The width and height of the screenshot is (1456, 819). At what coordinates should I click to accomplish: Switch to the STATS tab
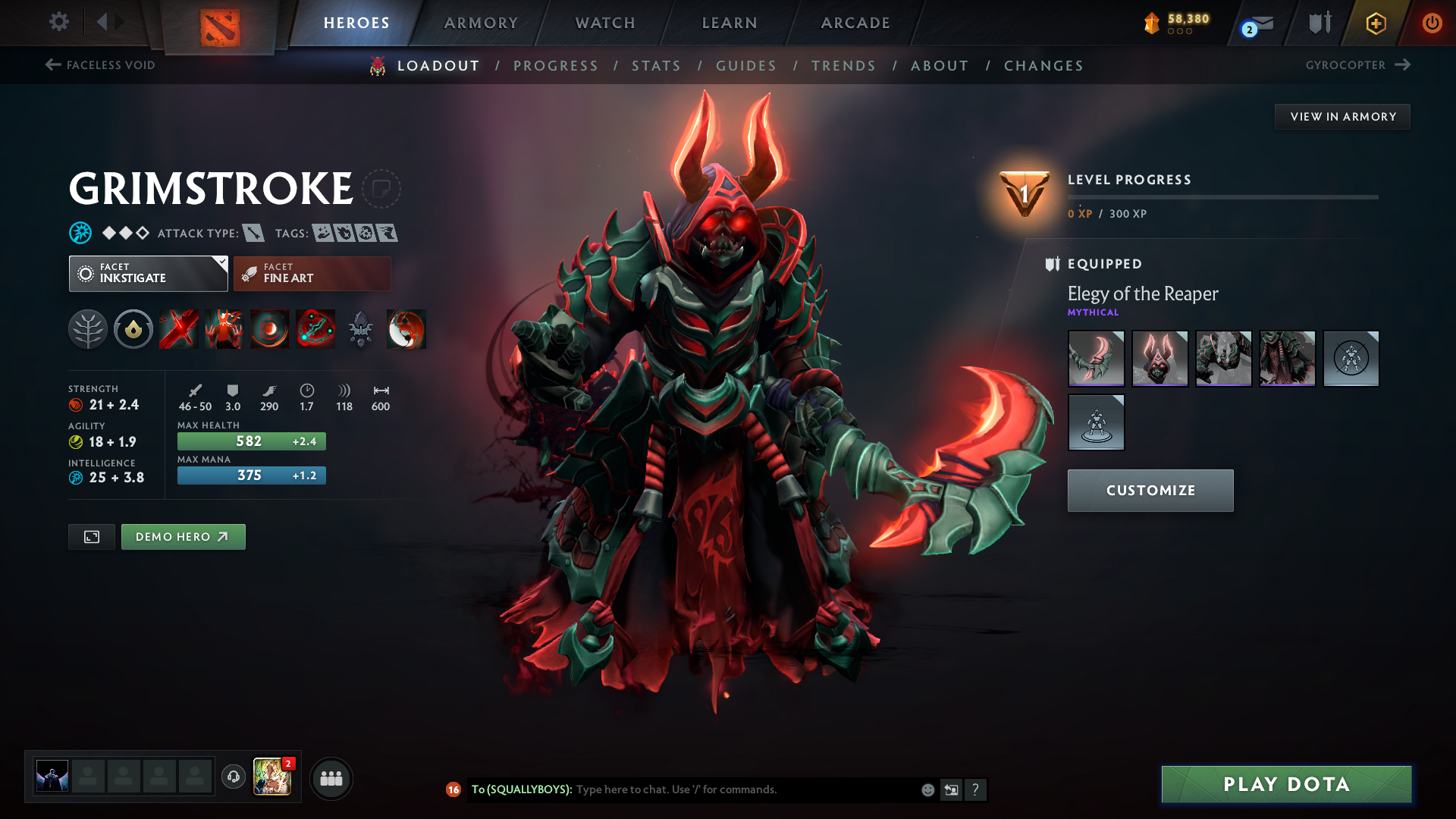pos(657,66)
